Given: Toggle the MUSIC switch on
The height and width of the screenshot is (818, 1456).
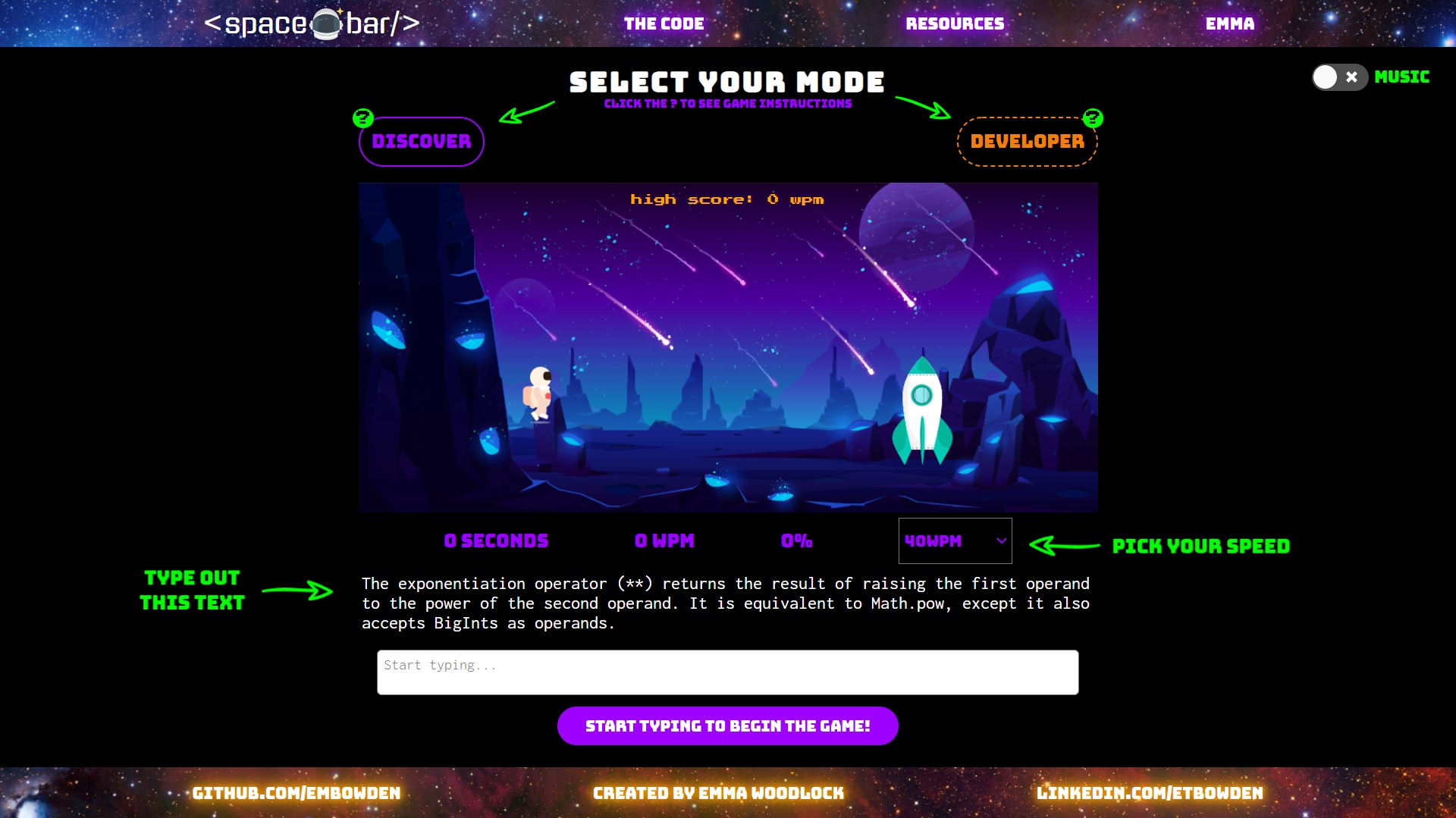Looking at the screenshot, I should (1339, 77).
